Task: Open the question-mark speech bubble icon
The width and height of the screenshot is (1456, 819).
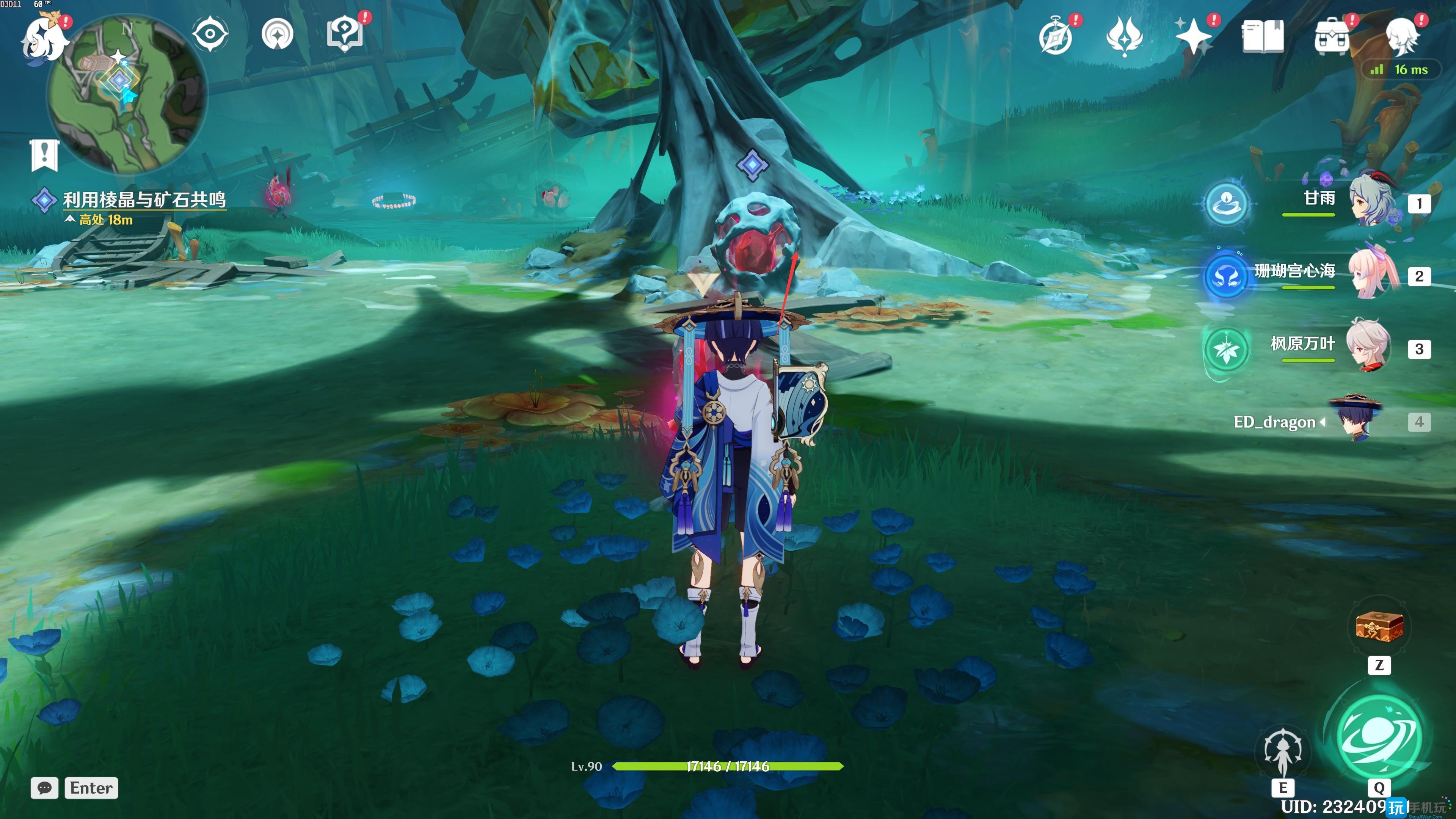Action: coord(345,34)
